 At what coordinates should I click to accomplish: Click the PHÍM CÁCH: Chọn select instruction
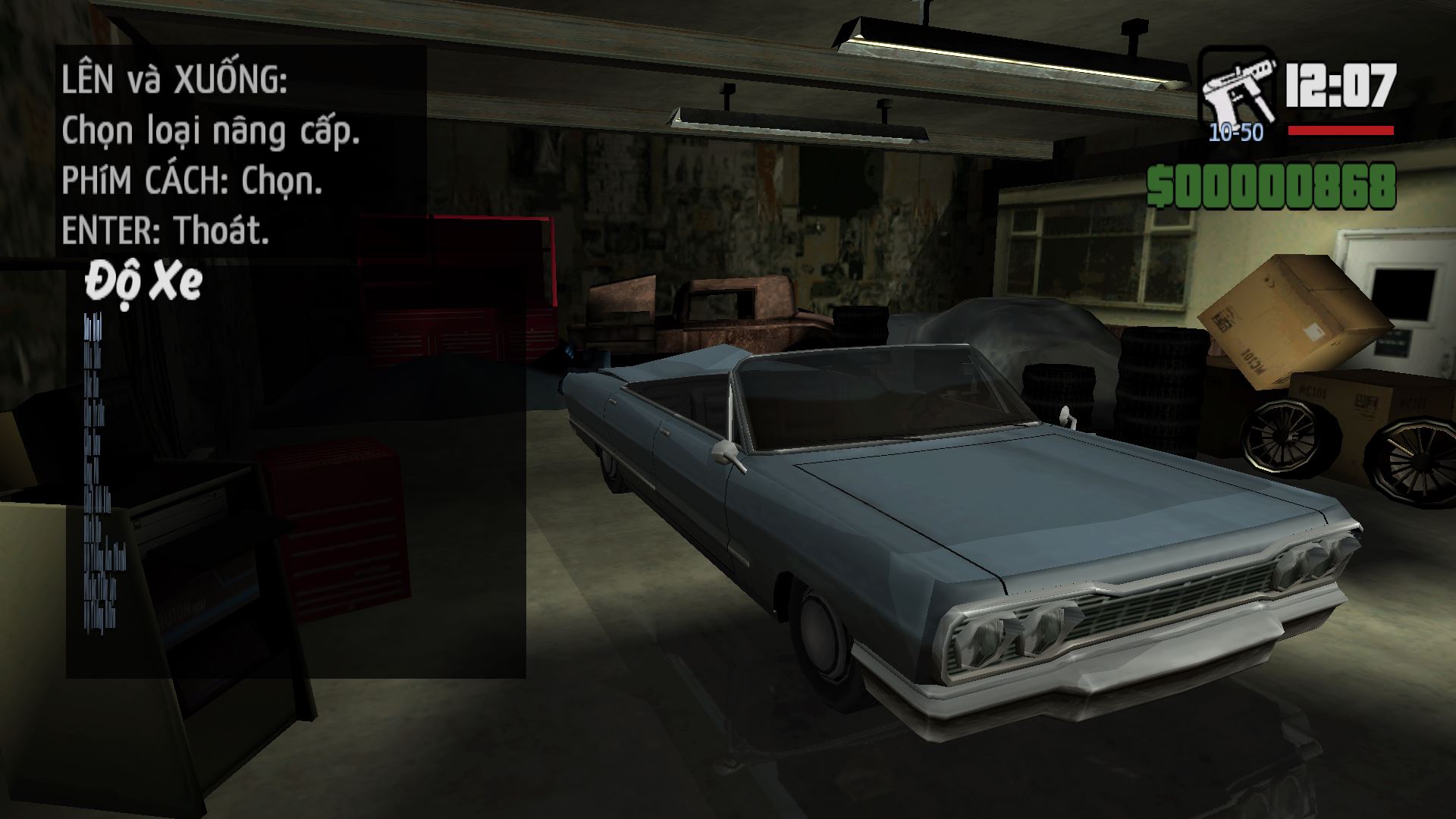193,181
